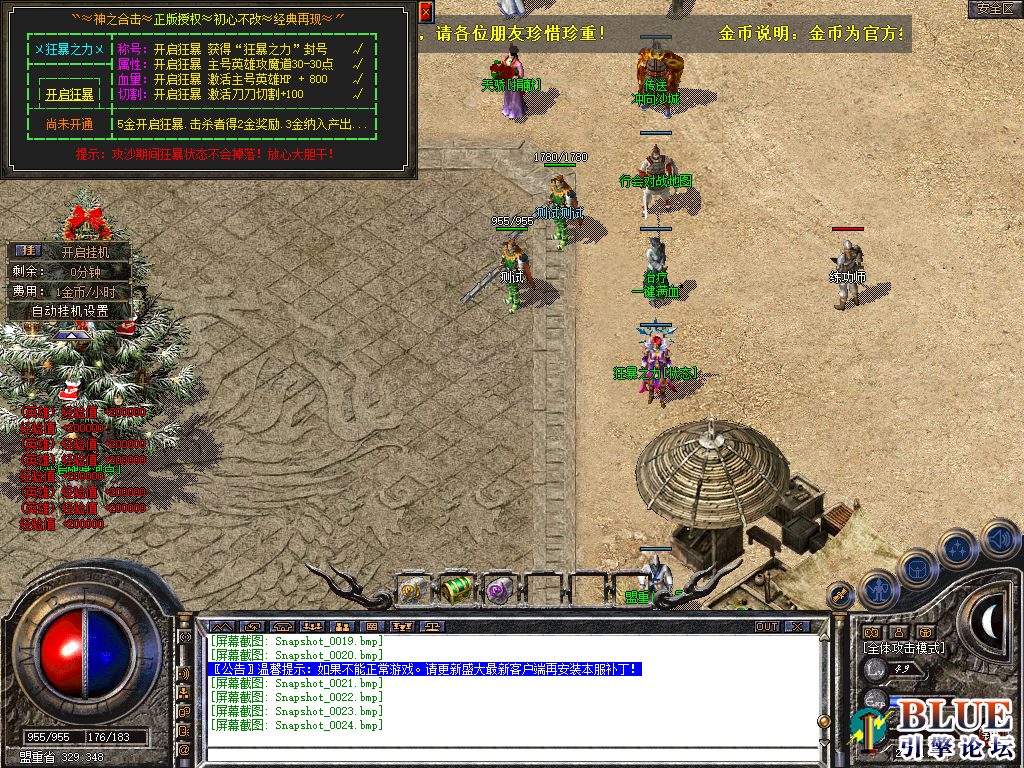Click the mountain icon on chat toolbar
This screenshot has width=1024, height=768.
pyautogui.click(x=223, y=627)
